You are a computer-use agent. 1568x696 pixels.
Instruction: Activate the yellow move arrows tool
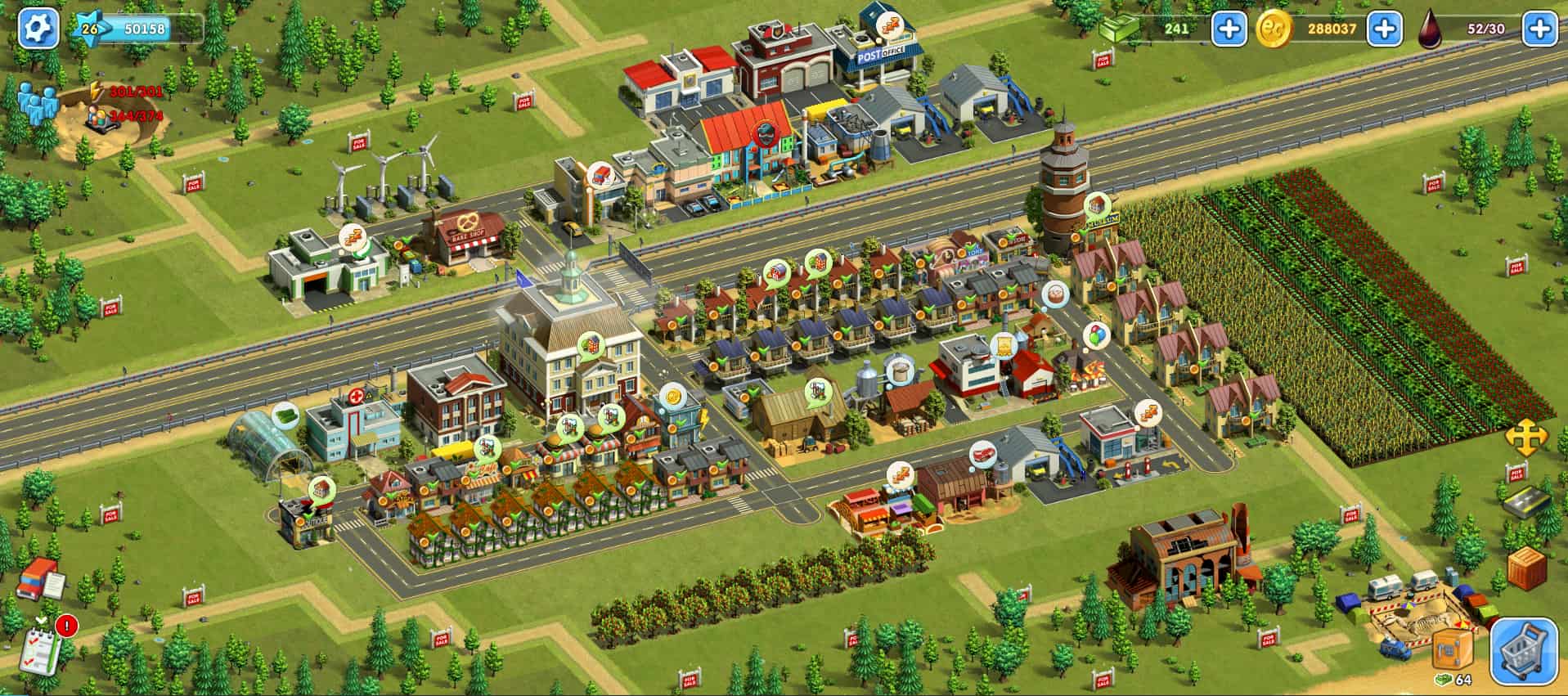pos(1526,439)
